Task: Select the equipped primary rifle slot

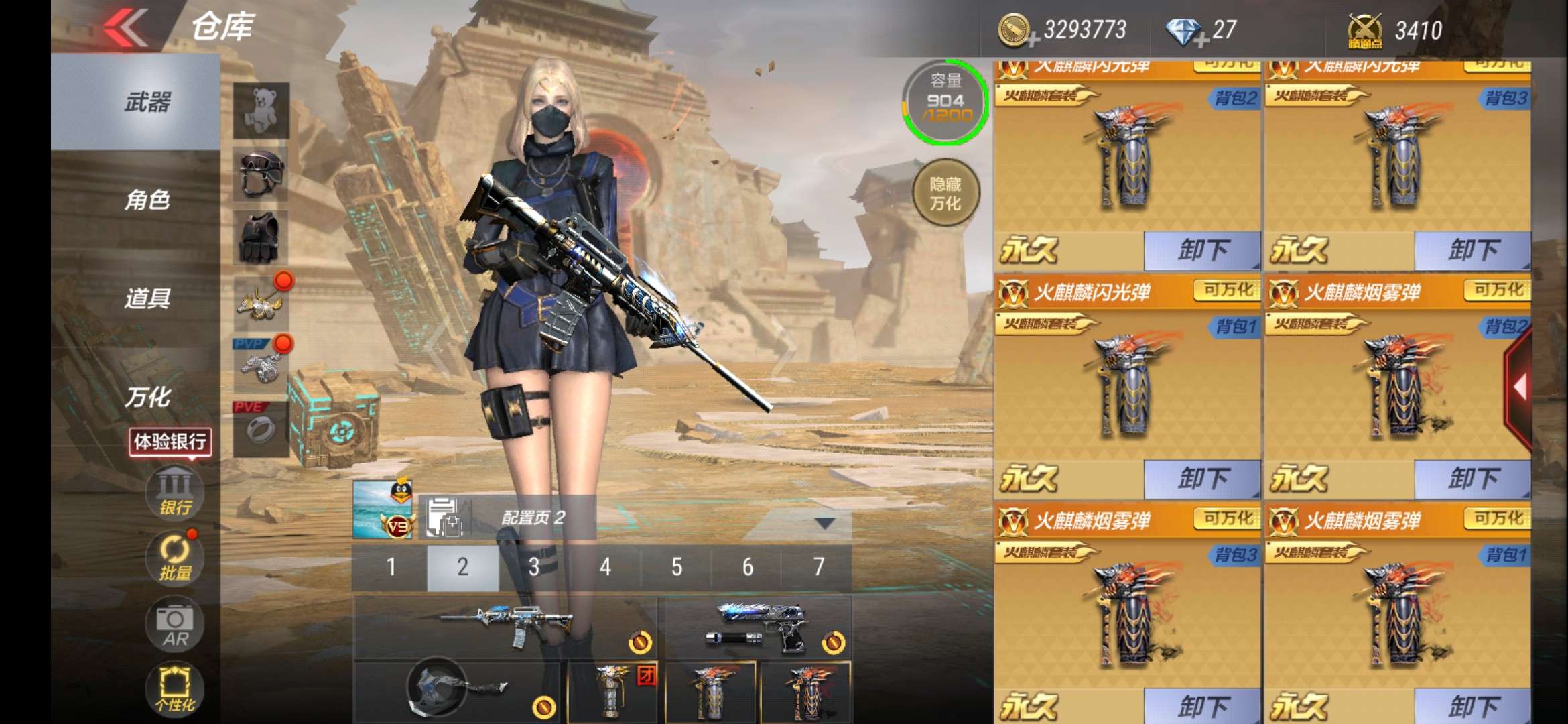Action: click(x=505, y=626)
